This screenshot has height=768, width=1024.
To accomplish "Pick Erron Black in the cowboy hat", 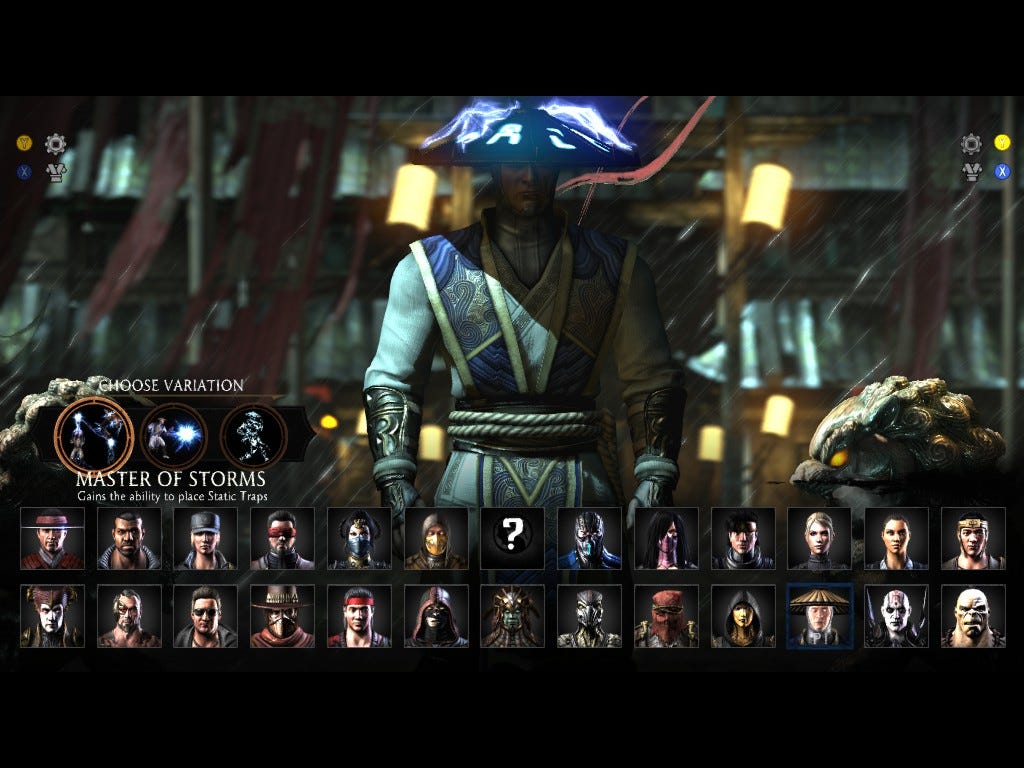I will [x=282, y=616].
